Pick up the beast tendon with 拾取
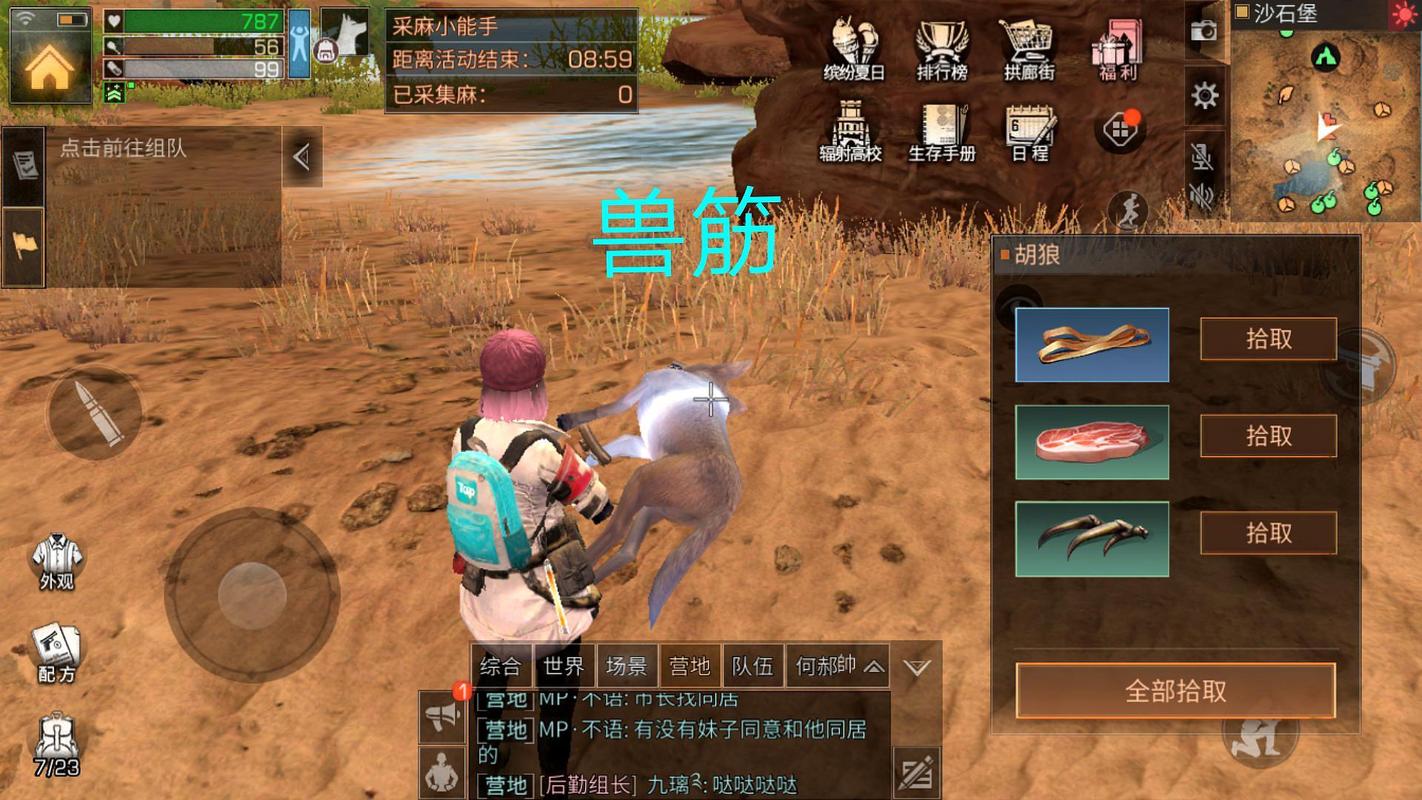The height and width of the screenshot is (800, 1422). point(1267,339)
